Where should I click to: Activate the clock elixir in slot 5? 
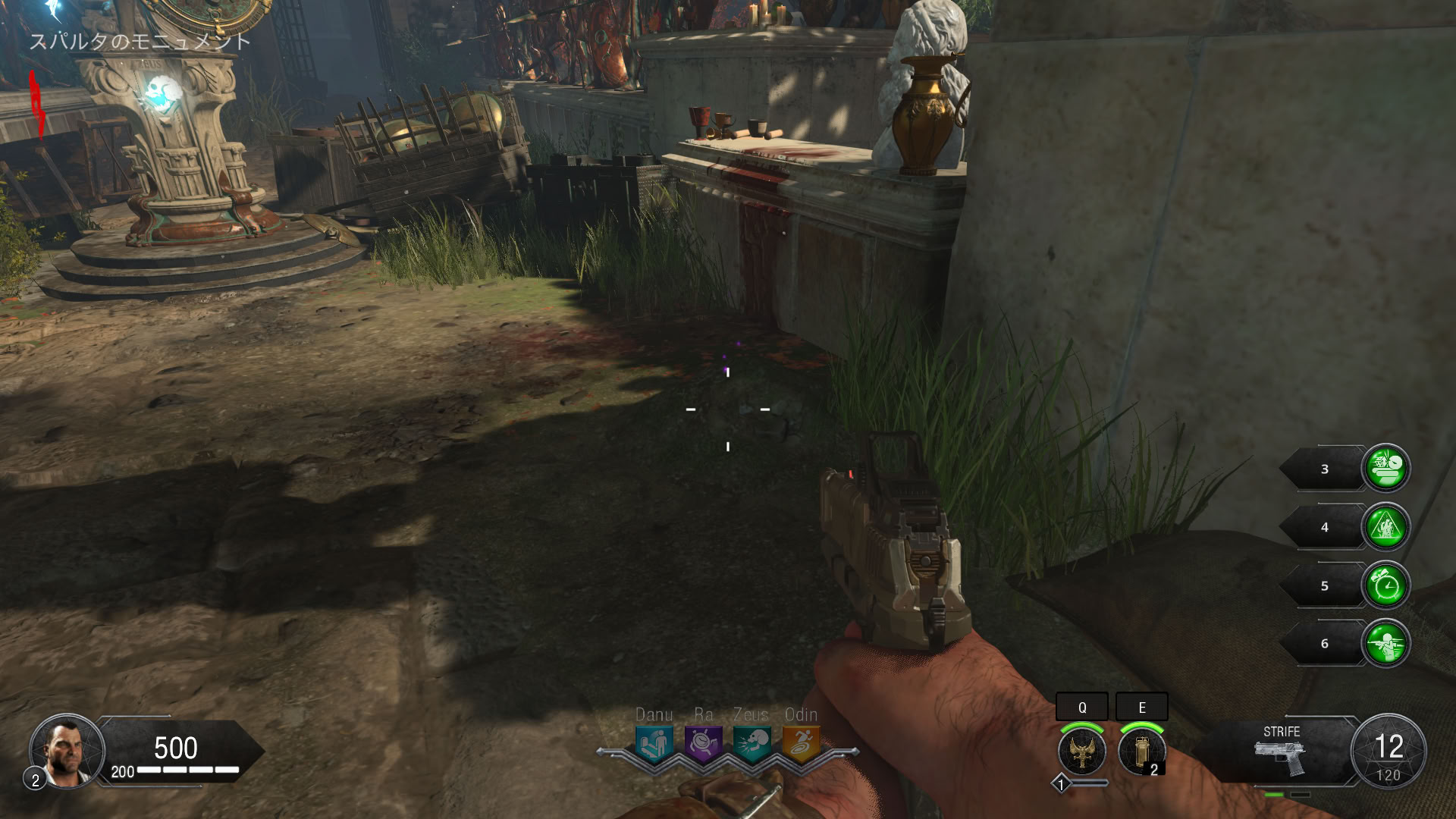tap(1386, 585)
